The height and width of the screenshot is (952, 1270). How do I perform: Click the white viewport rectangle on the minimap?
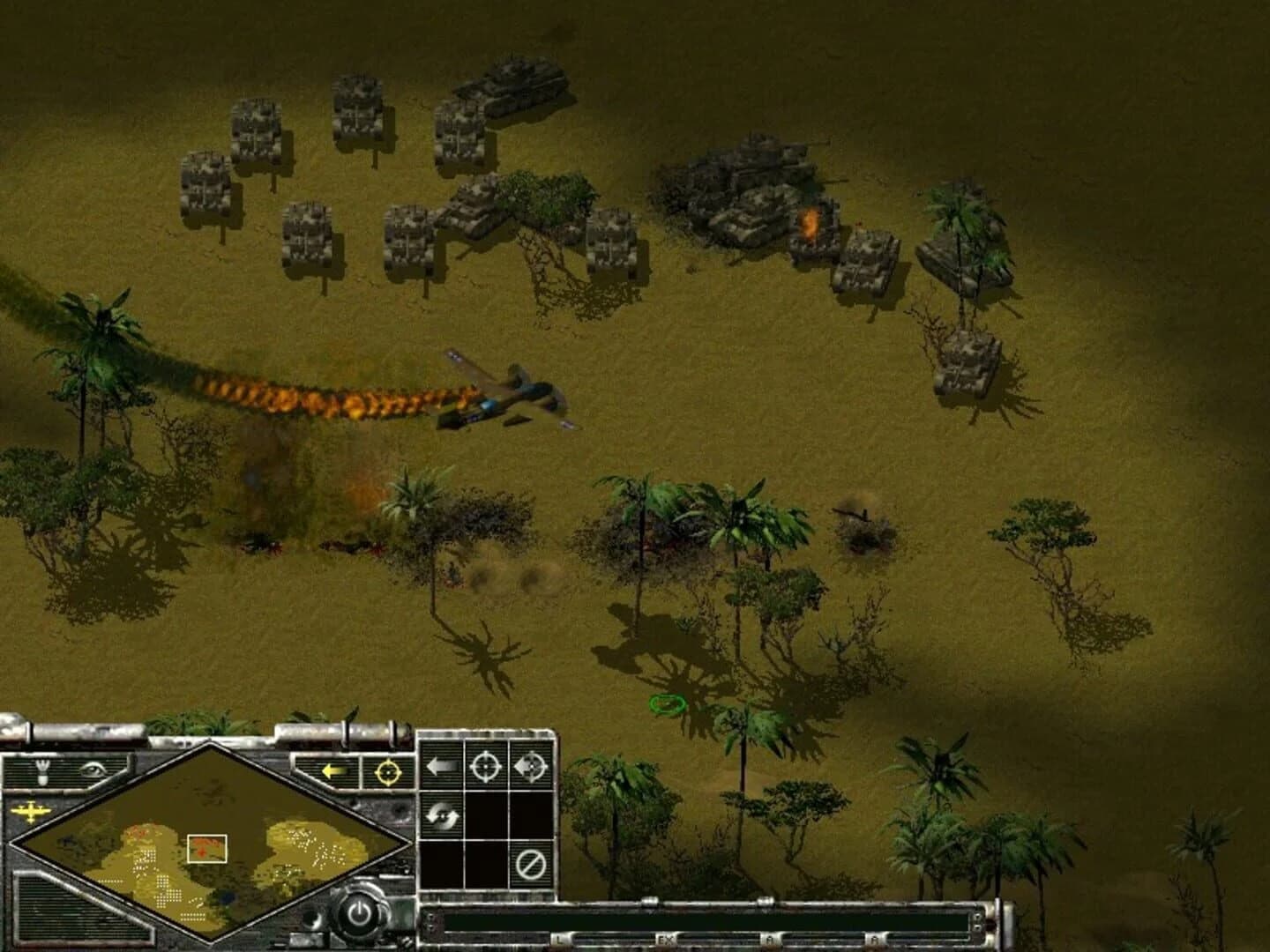coord(206,847)
